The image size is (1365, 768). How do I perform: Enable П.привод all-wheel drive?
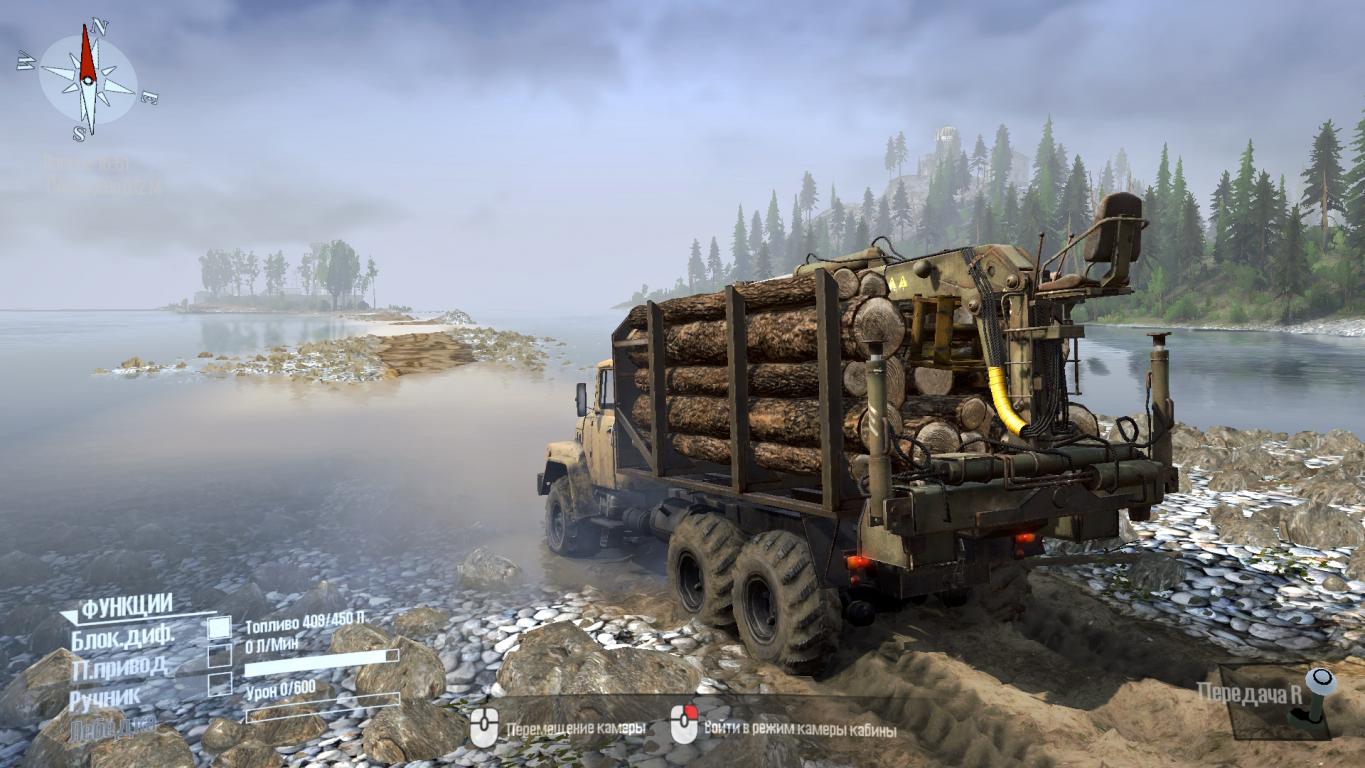(x=219, y=656)
